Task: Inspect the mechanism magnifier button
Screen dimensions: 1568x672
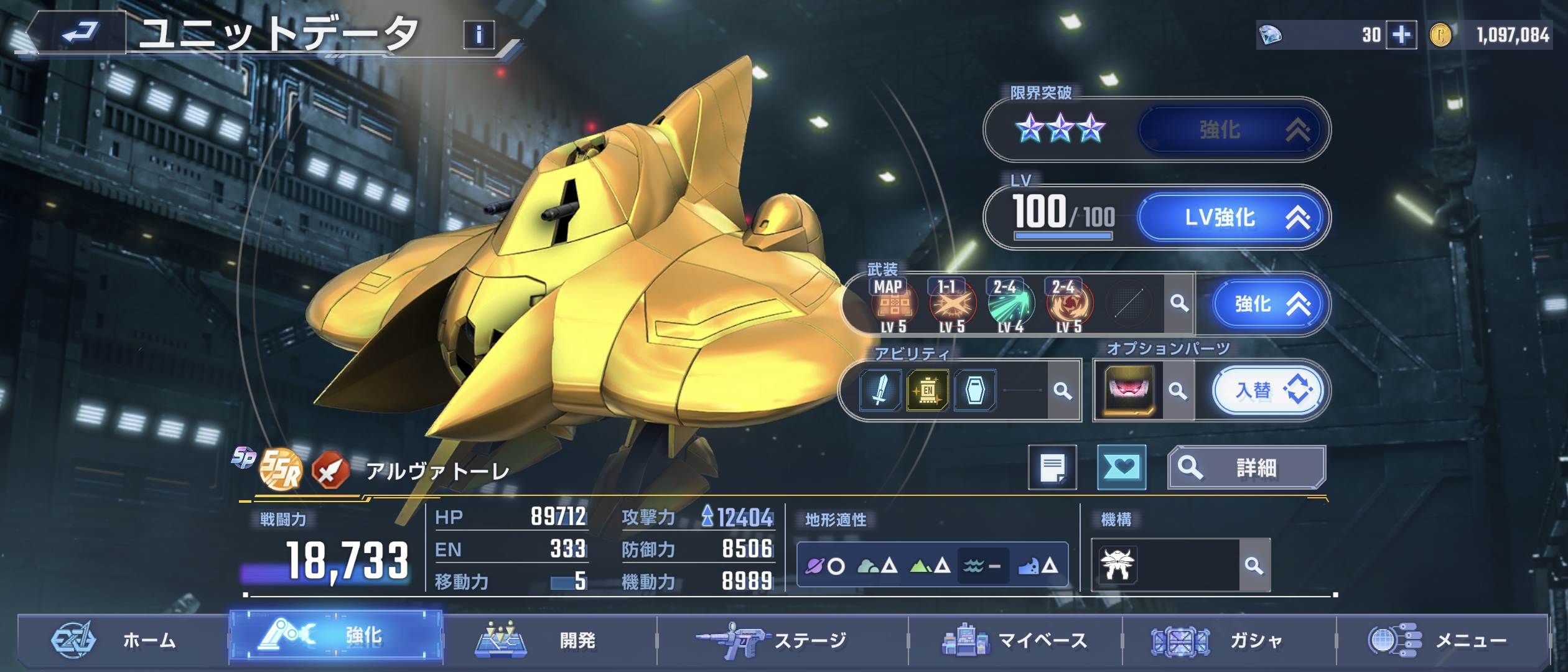Action: [1254, 566]
